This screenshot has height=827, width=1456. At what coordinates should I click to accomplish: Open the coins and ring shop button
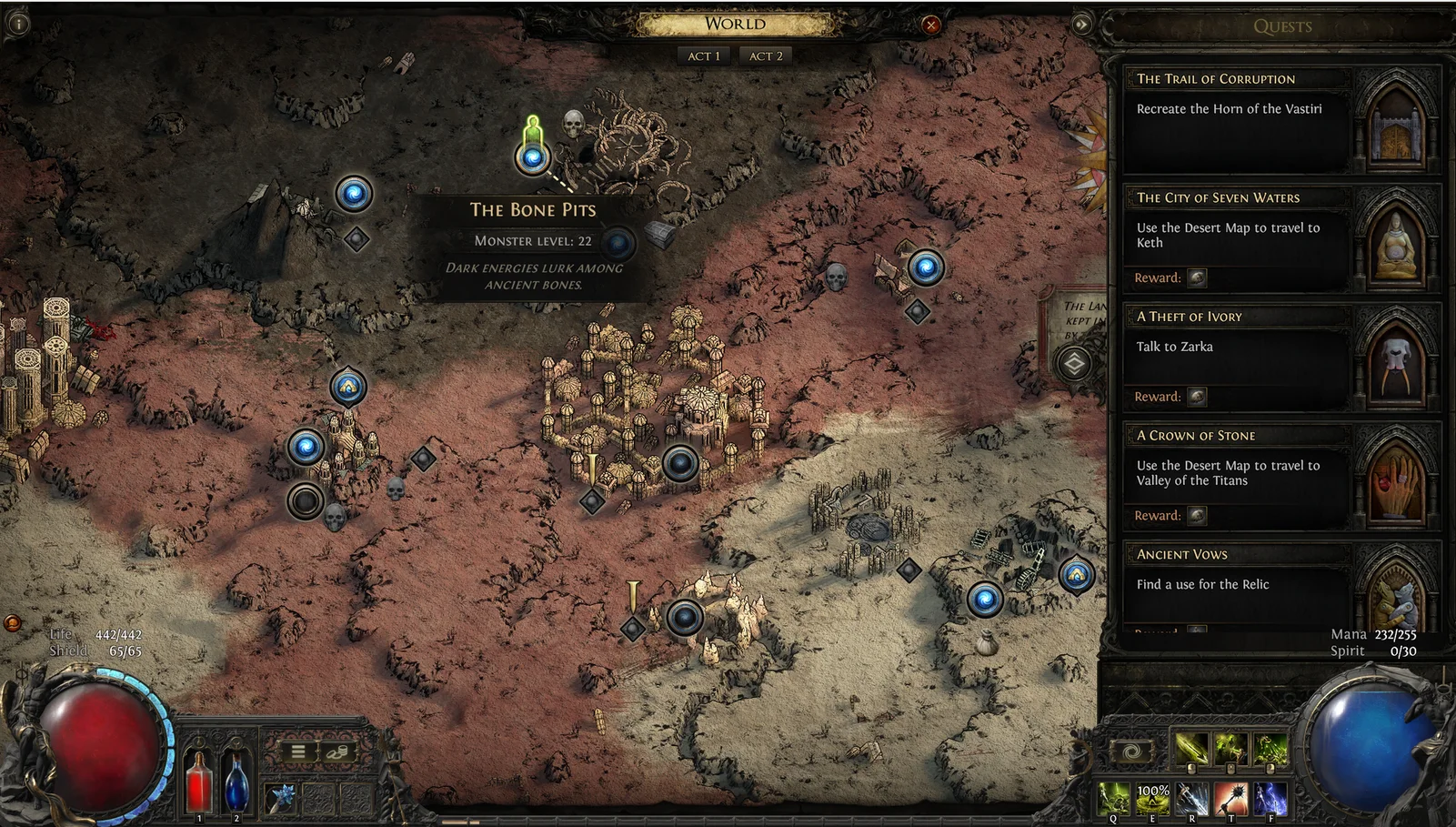click(x=336, y=751)
